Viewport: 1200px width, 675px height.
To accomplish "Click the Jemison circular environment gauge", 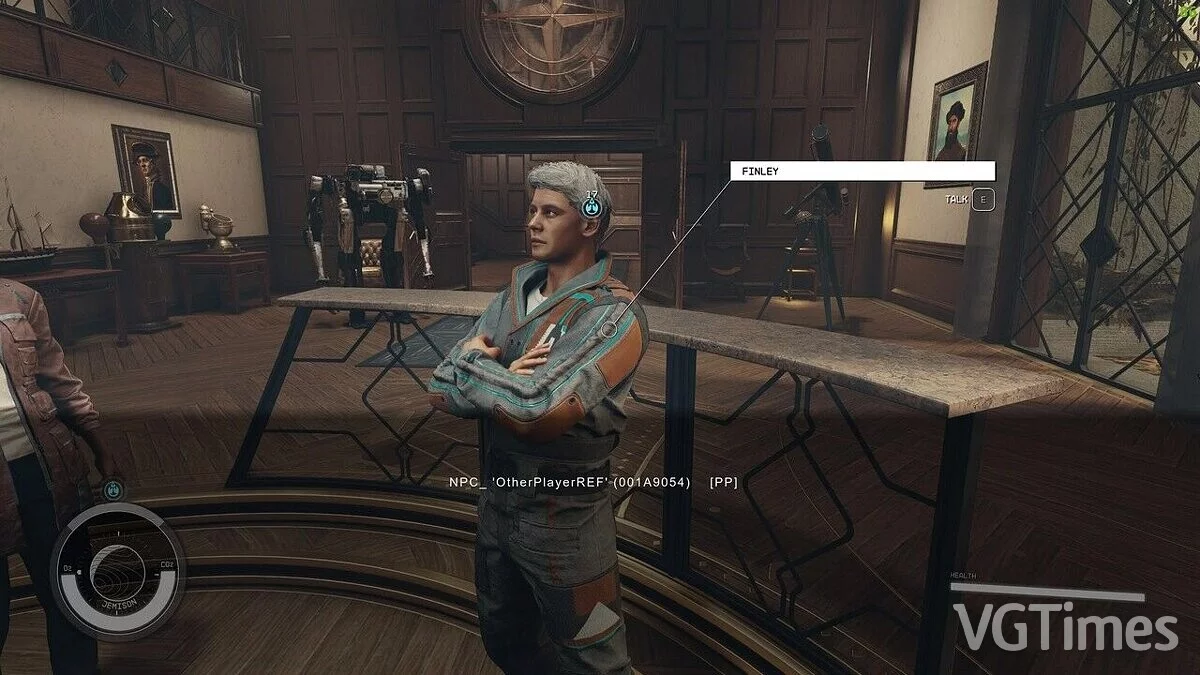I will [118, 571].
